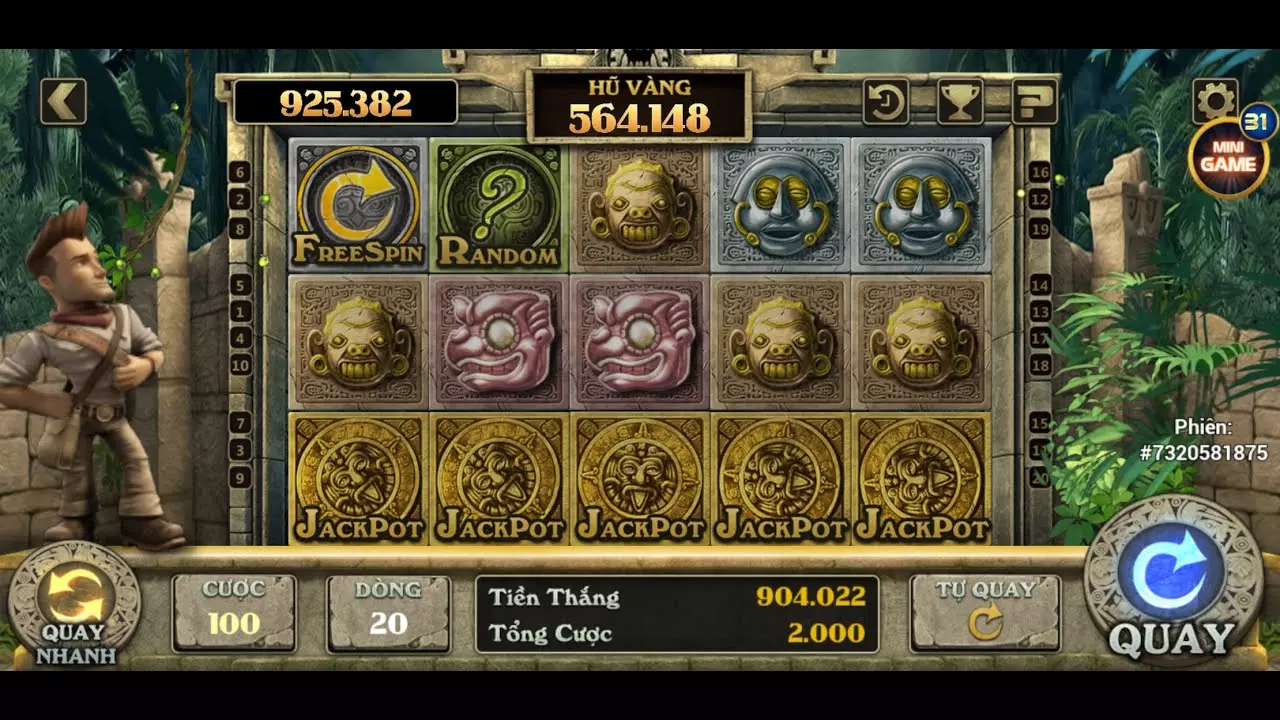The image size is (1280, 720).
Task: Expand the HŨ VÀNG jackpot display
Action: pyautogui.click(x=640, y=102)
